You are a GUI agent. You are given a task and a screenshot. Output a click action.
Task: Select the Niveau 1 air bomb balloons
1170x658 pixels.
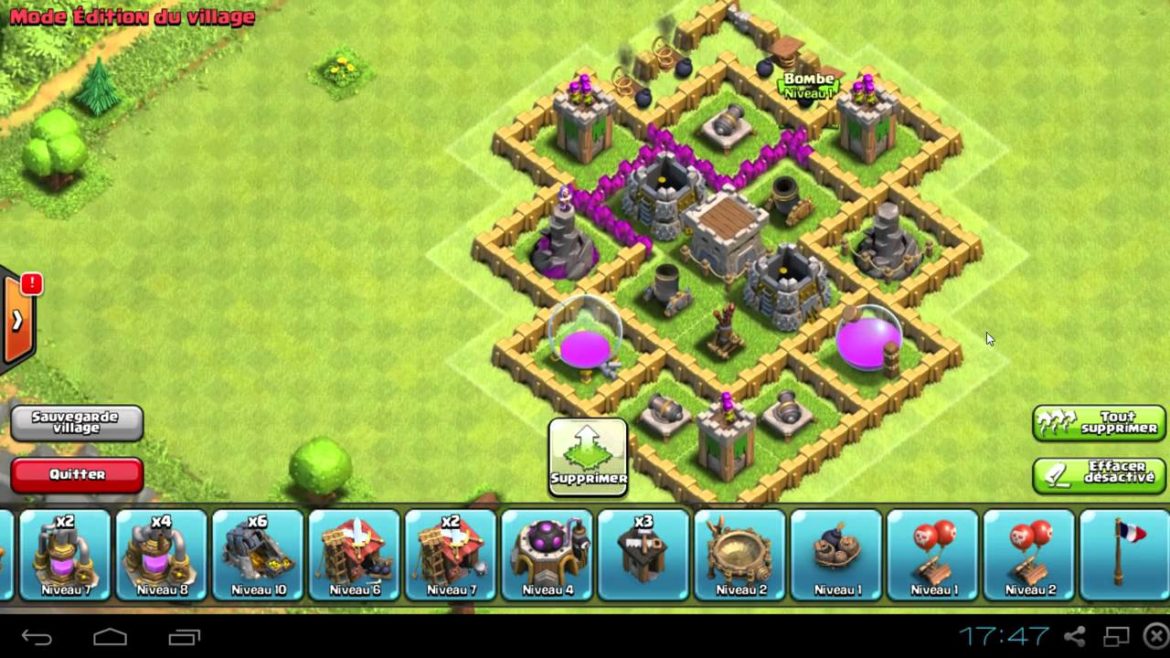coord(932,555)
